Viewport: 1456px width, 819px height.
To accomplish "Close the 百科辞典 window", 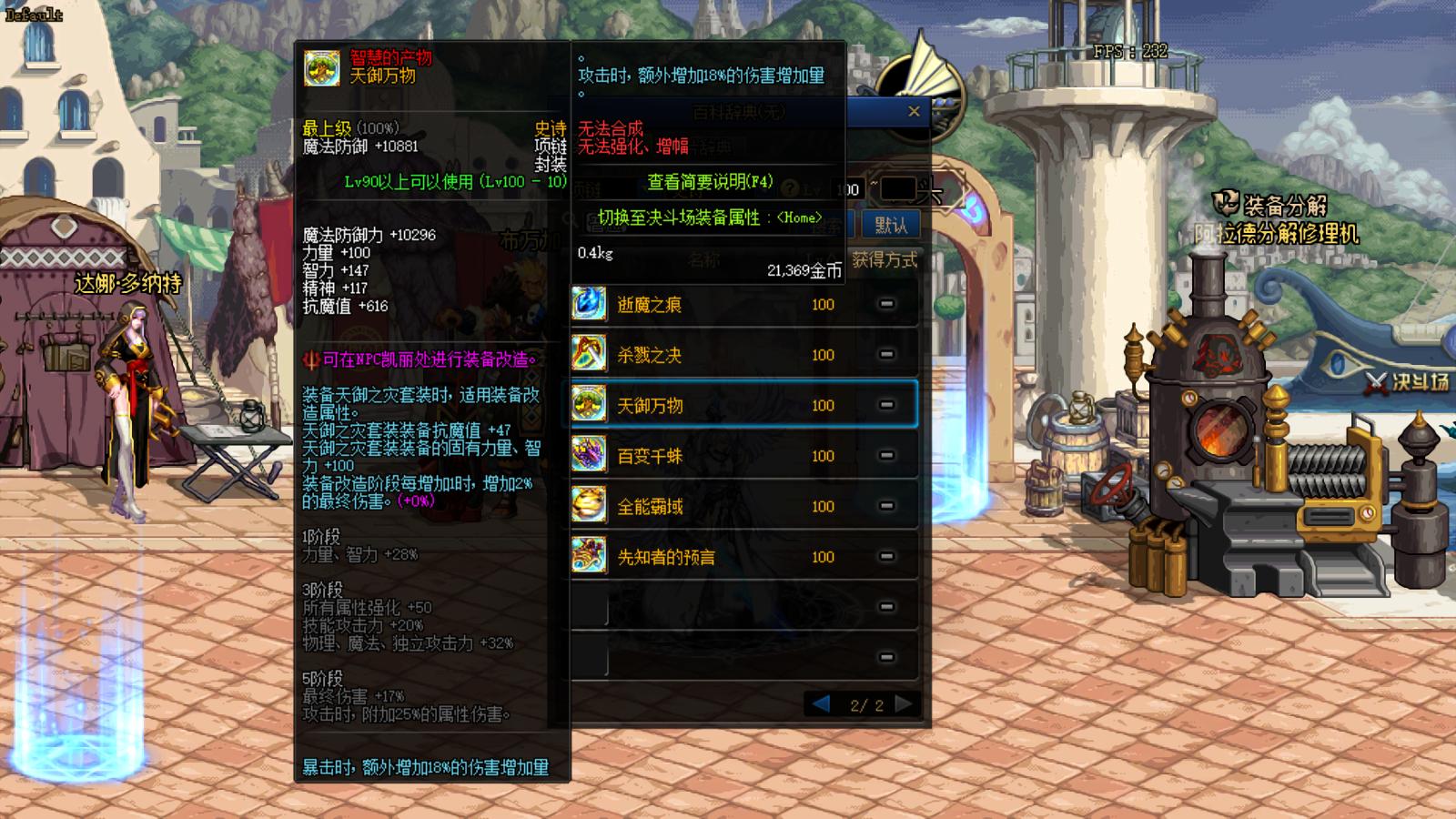I will pos(914,111).
